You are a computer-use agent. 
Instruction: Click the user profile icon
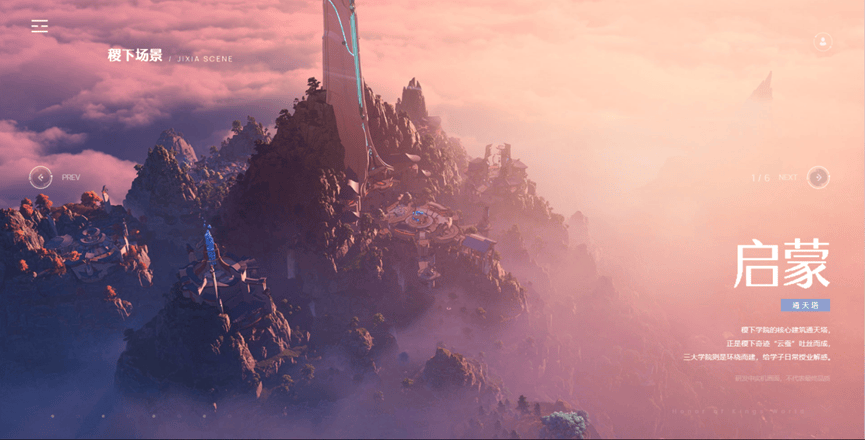(823, 42)
